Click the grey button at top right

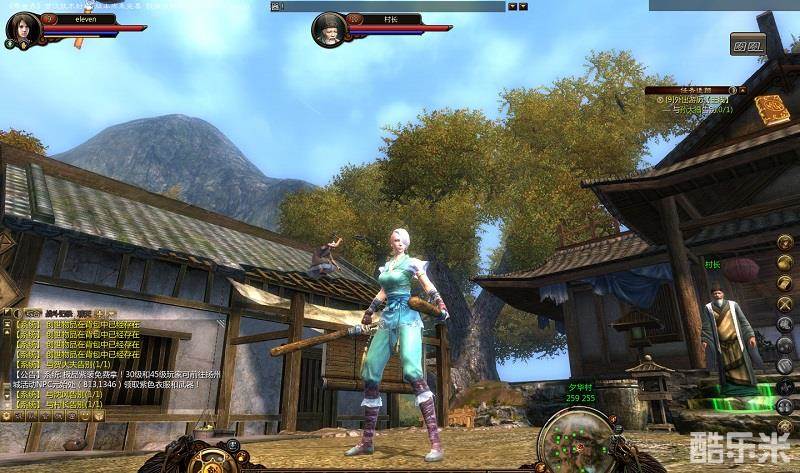[747, 44]
